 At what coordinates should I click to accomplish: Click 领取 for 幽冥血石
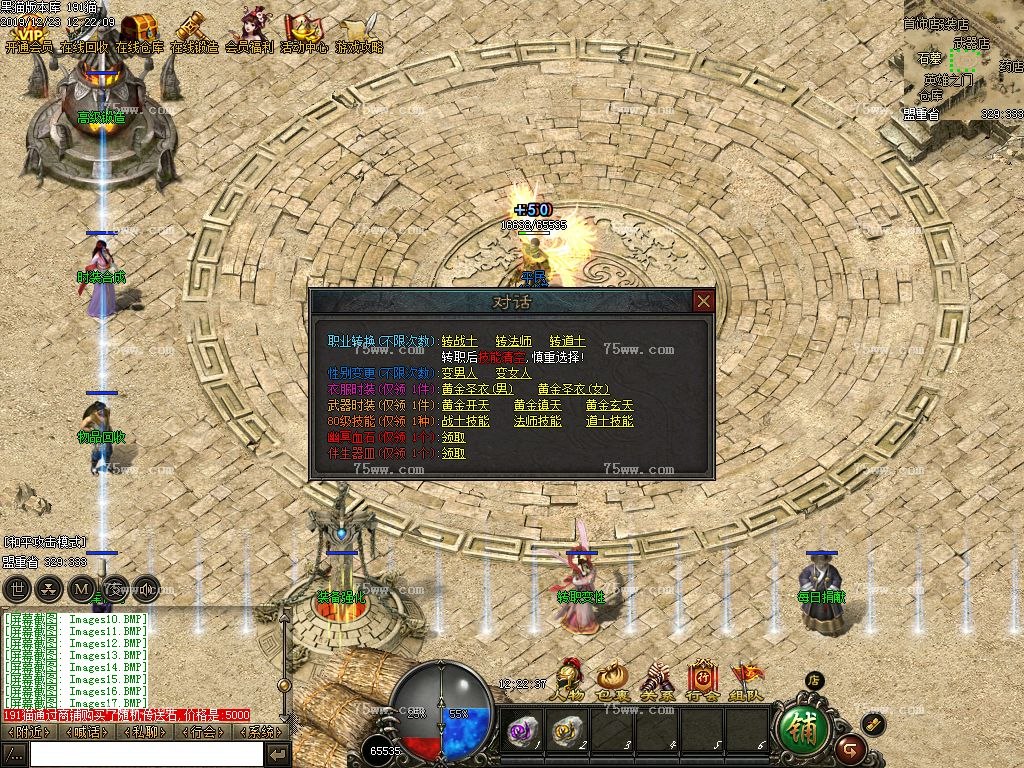[x=453, y=437]
